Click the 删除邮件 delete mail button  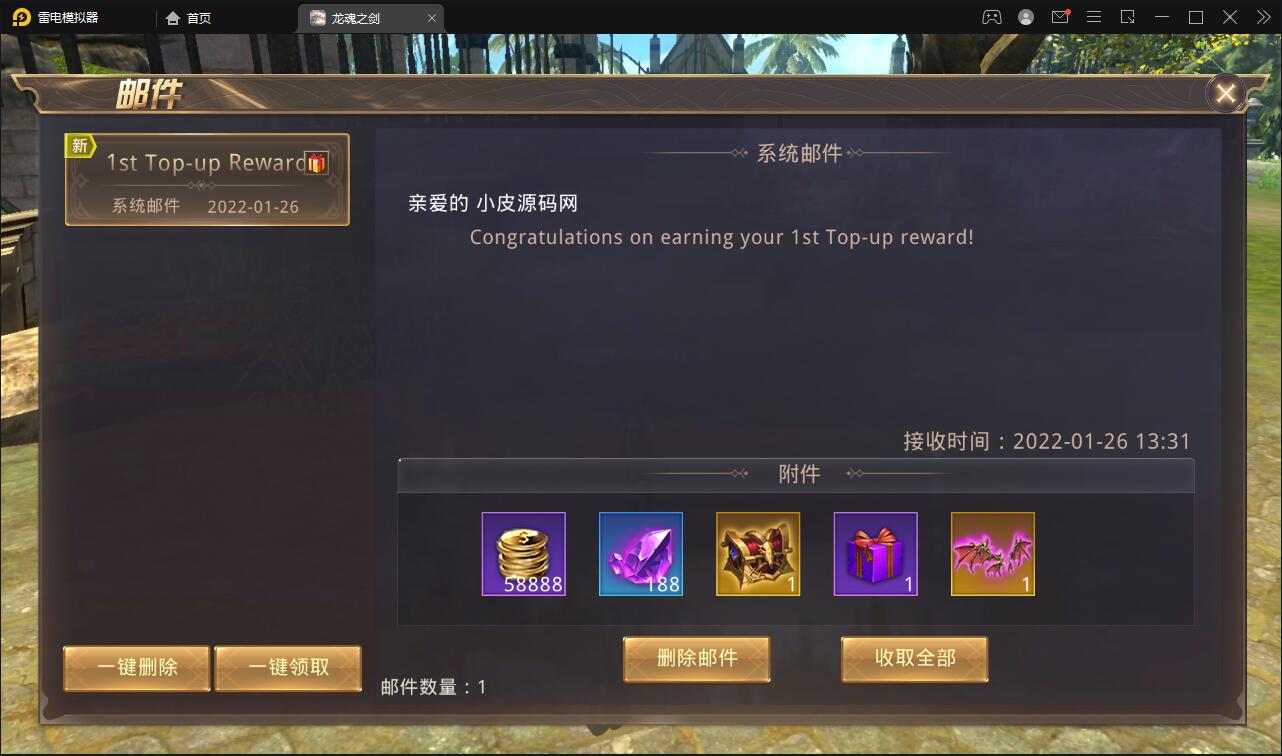(x=696, y=659)
